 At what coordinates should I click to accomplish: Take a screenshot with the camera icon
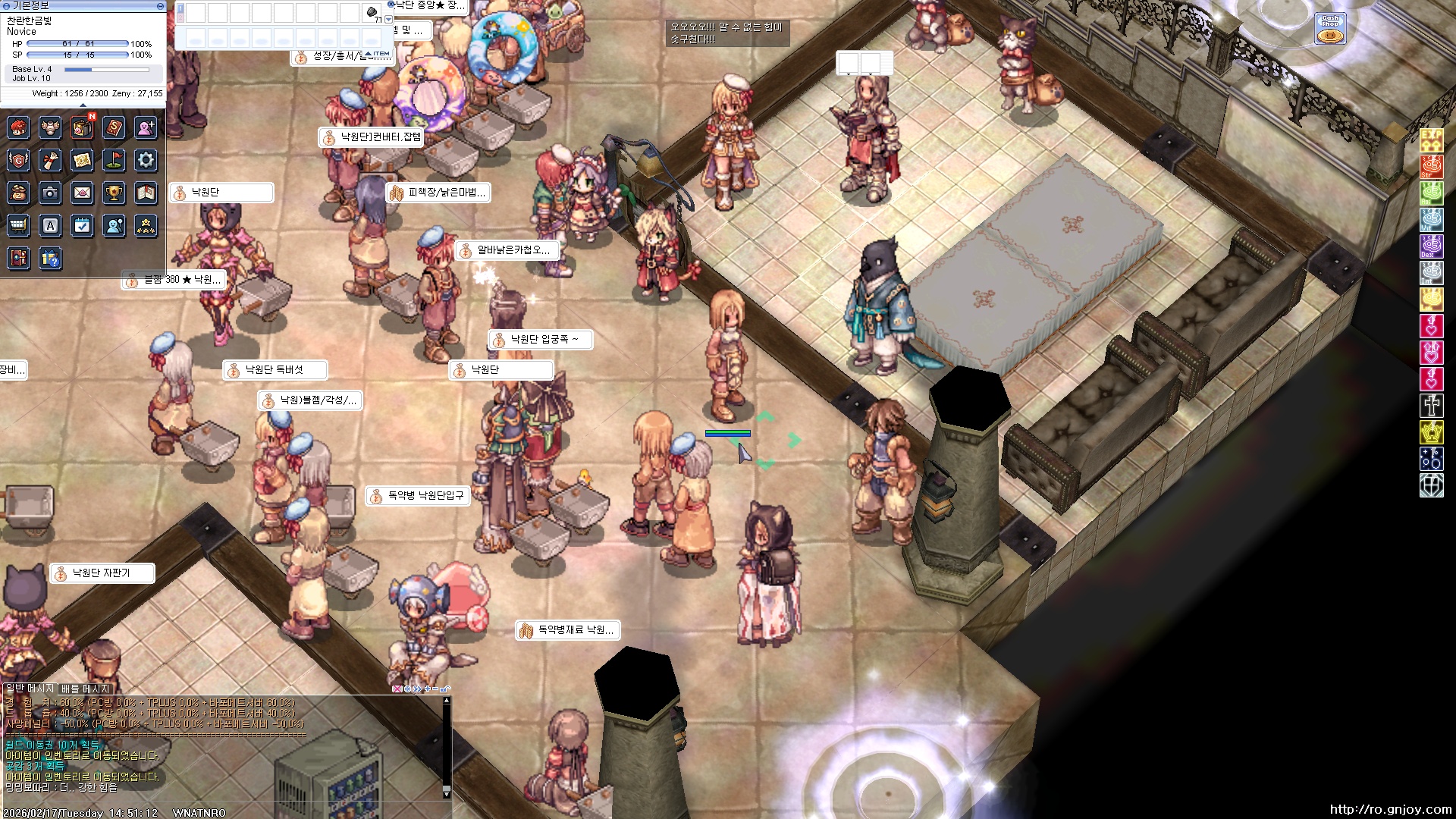(50, 193)
